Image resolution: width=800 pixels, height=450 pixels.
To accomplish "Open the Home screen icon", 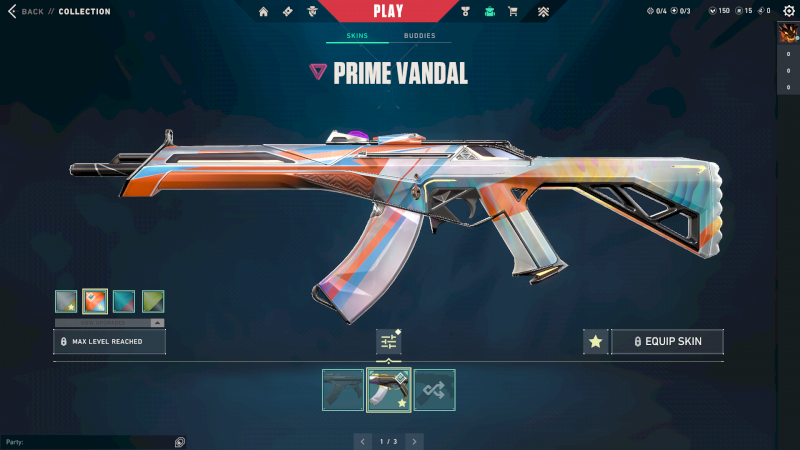I will 264,12.
